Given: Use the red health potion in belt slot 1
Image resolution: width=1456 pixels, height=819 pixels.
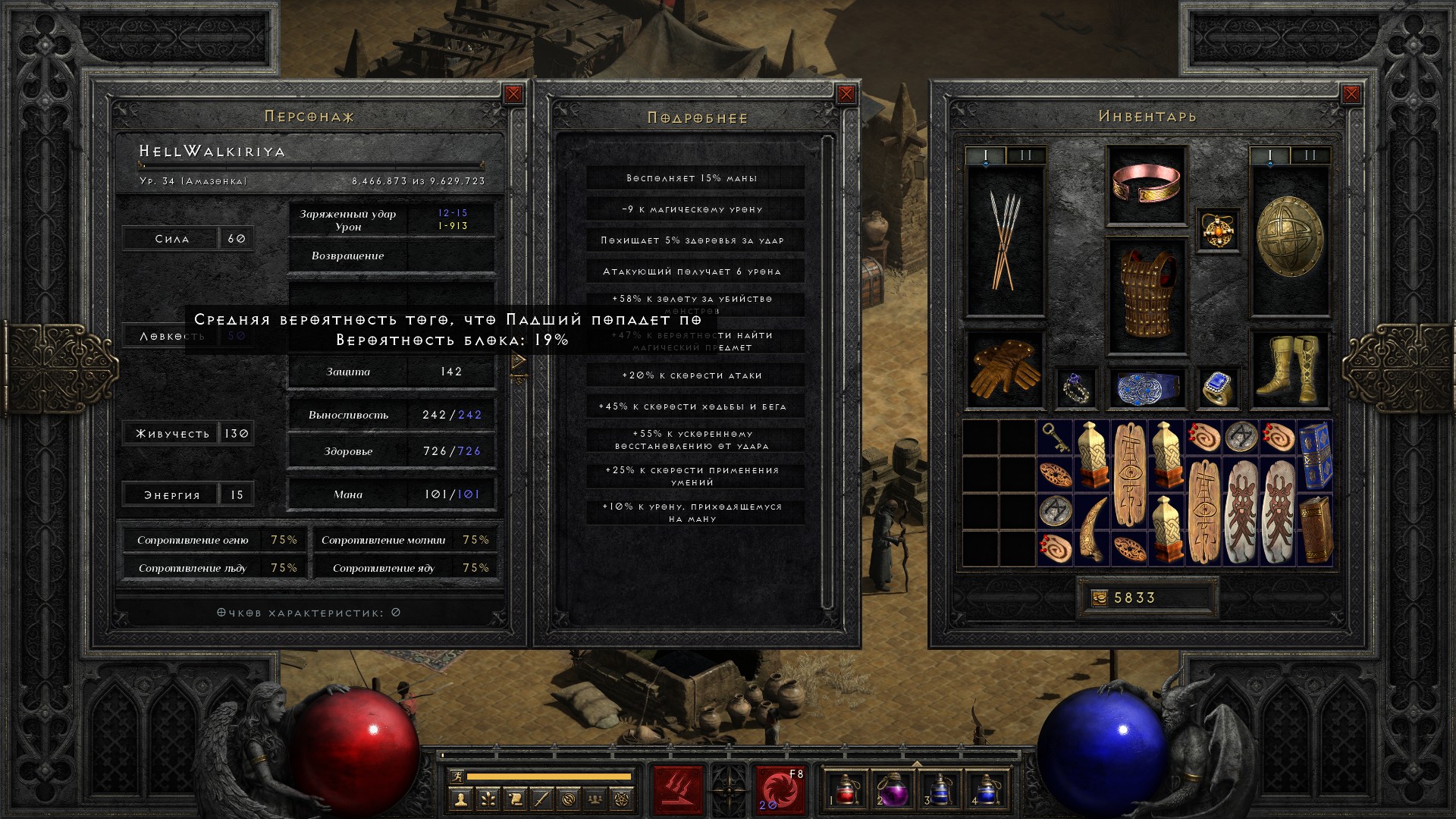Looking at the screenshot, I should pyautogui.click(x=846, y=789).
